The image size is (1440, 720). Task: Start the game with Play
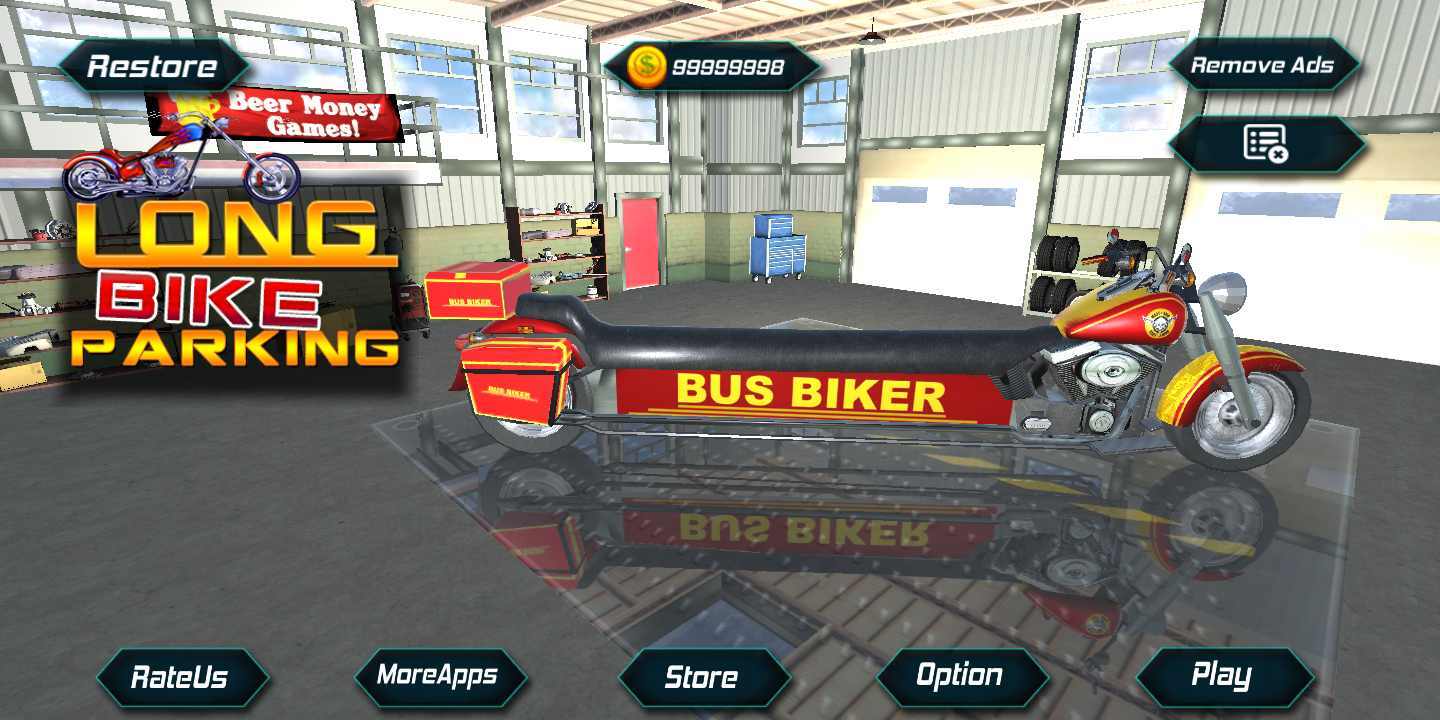click(x=1222, y=677)
